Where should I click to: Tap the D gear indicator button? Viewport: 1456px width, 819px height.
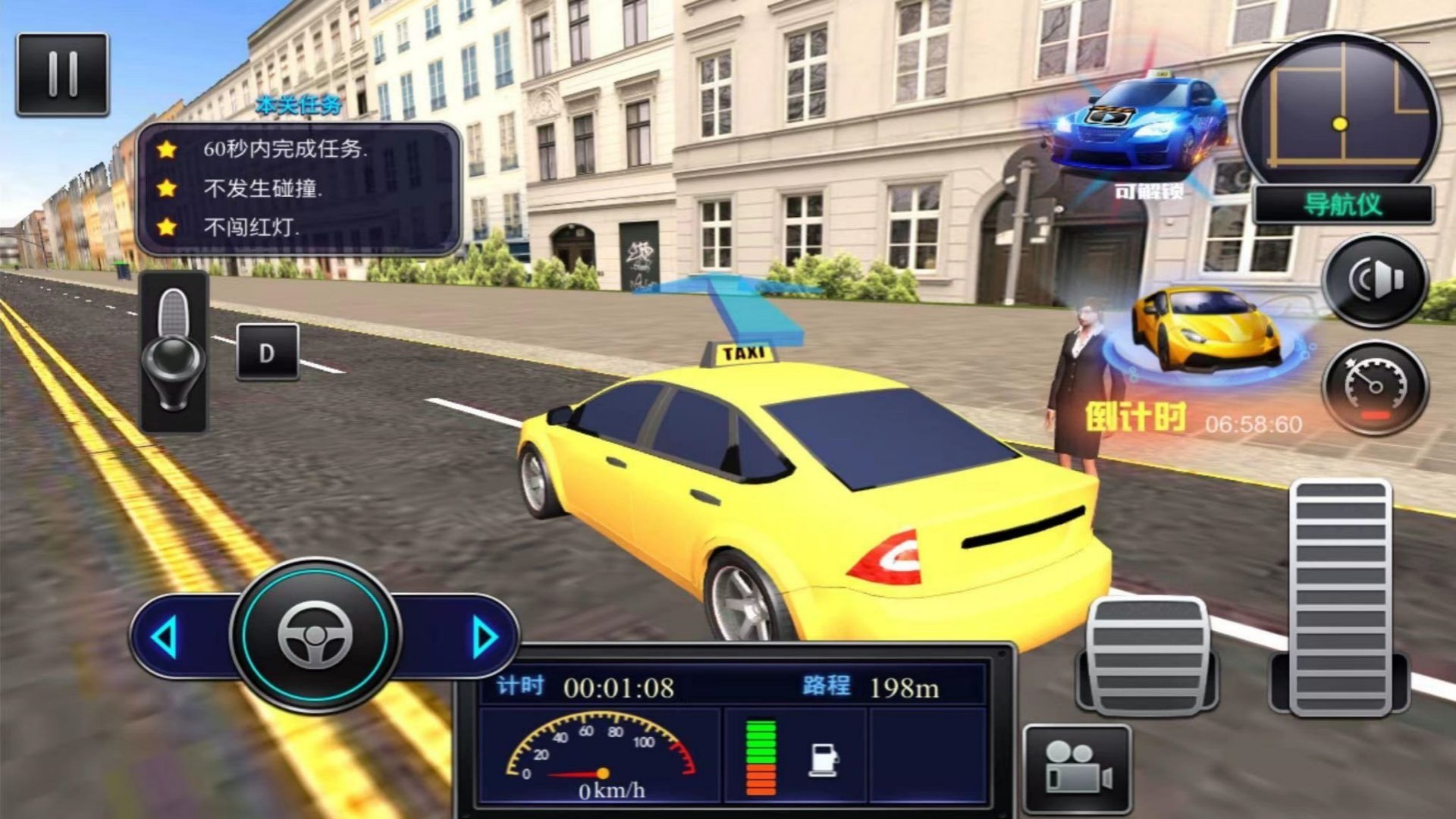coord(267,353)
